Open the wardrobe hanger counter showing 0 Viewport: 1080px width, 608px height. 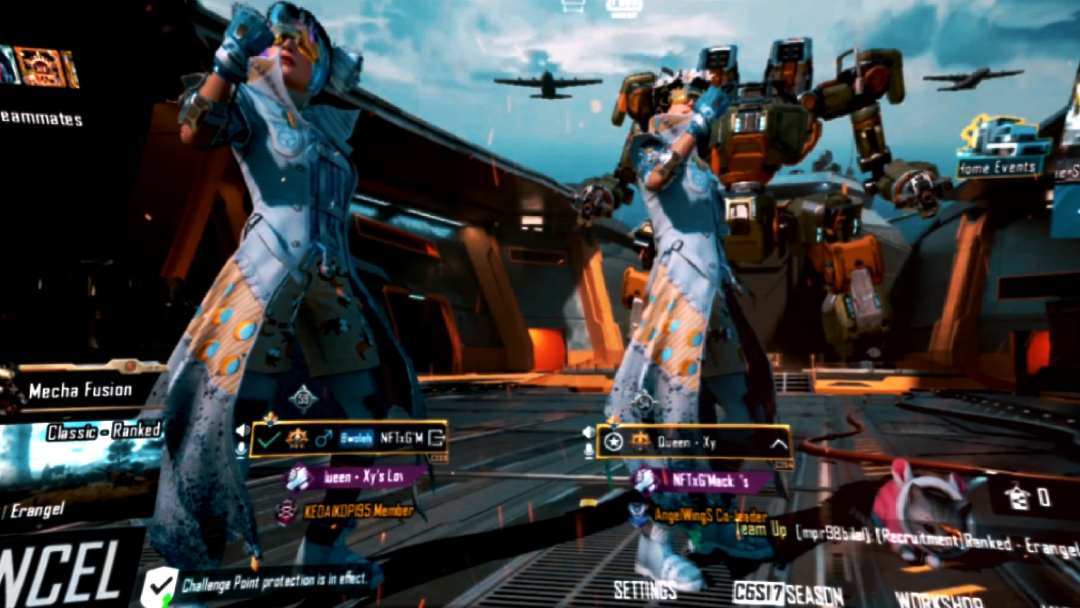tap(1026, 497)
